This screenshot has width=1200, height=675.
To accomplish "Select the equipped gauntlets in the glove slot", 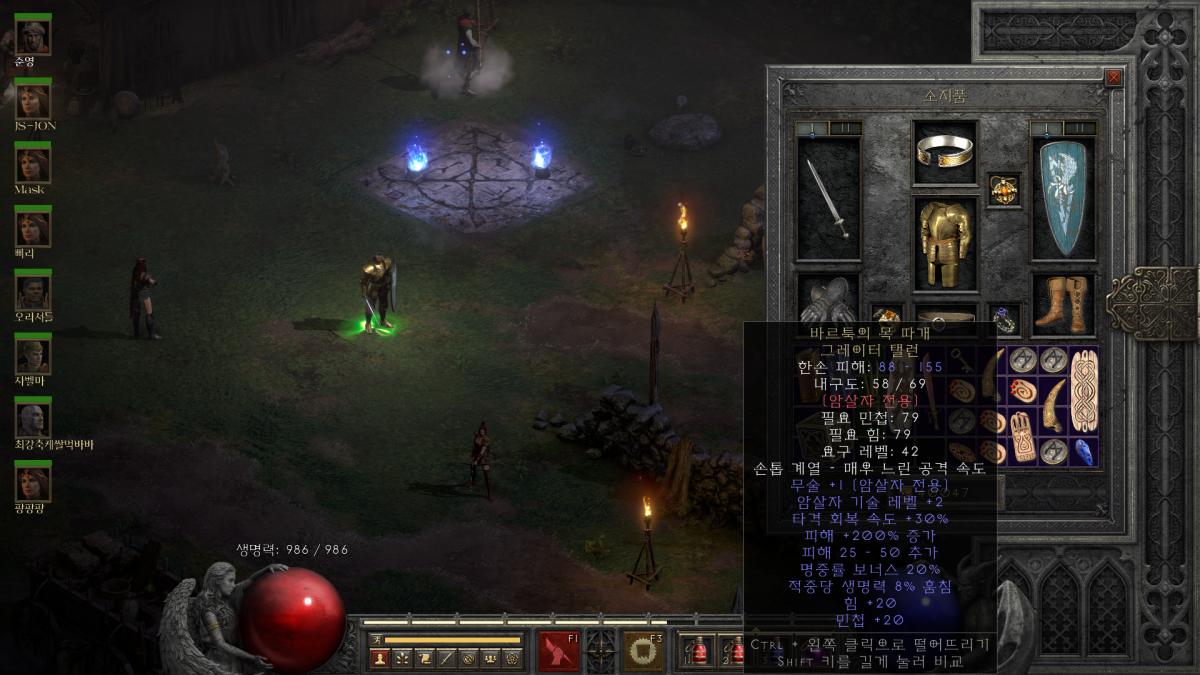I will click(x=828, y=300).
